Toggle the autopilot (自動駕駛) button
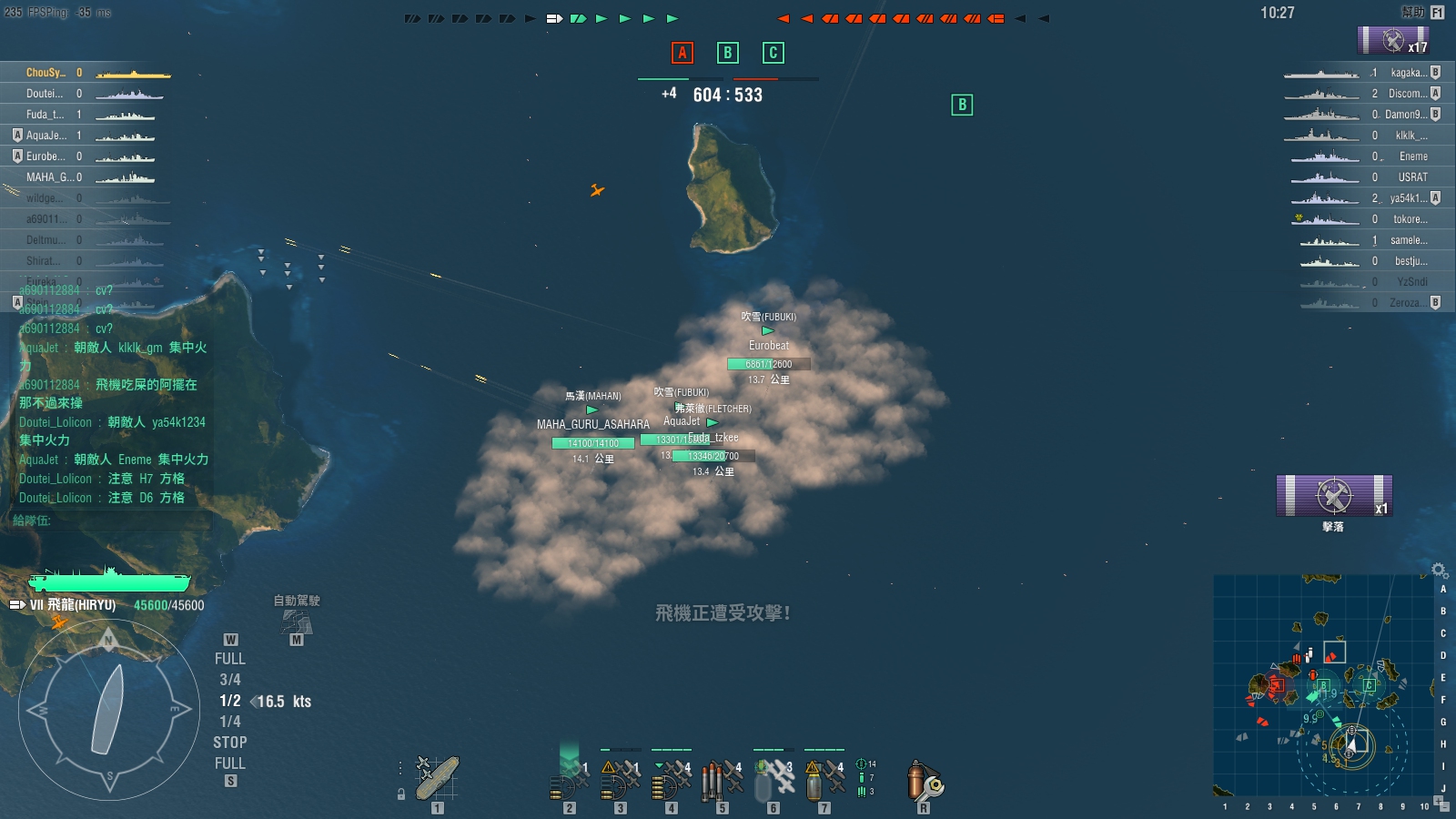The width and height of the screenshot is (1456, 819). 297,622
